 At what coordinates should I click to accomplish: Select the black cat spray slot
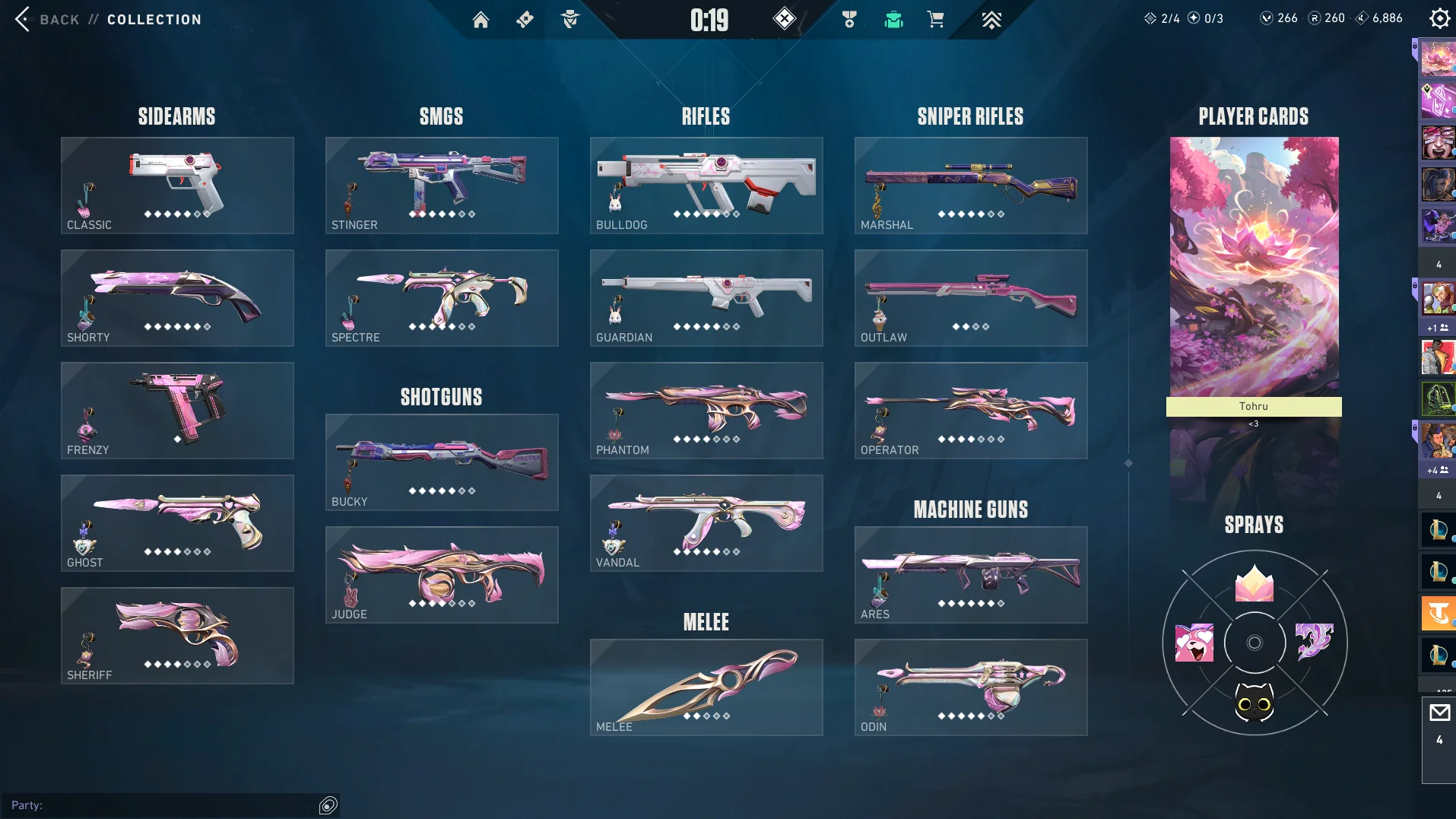coord(1254,703)
